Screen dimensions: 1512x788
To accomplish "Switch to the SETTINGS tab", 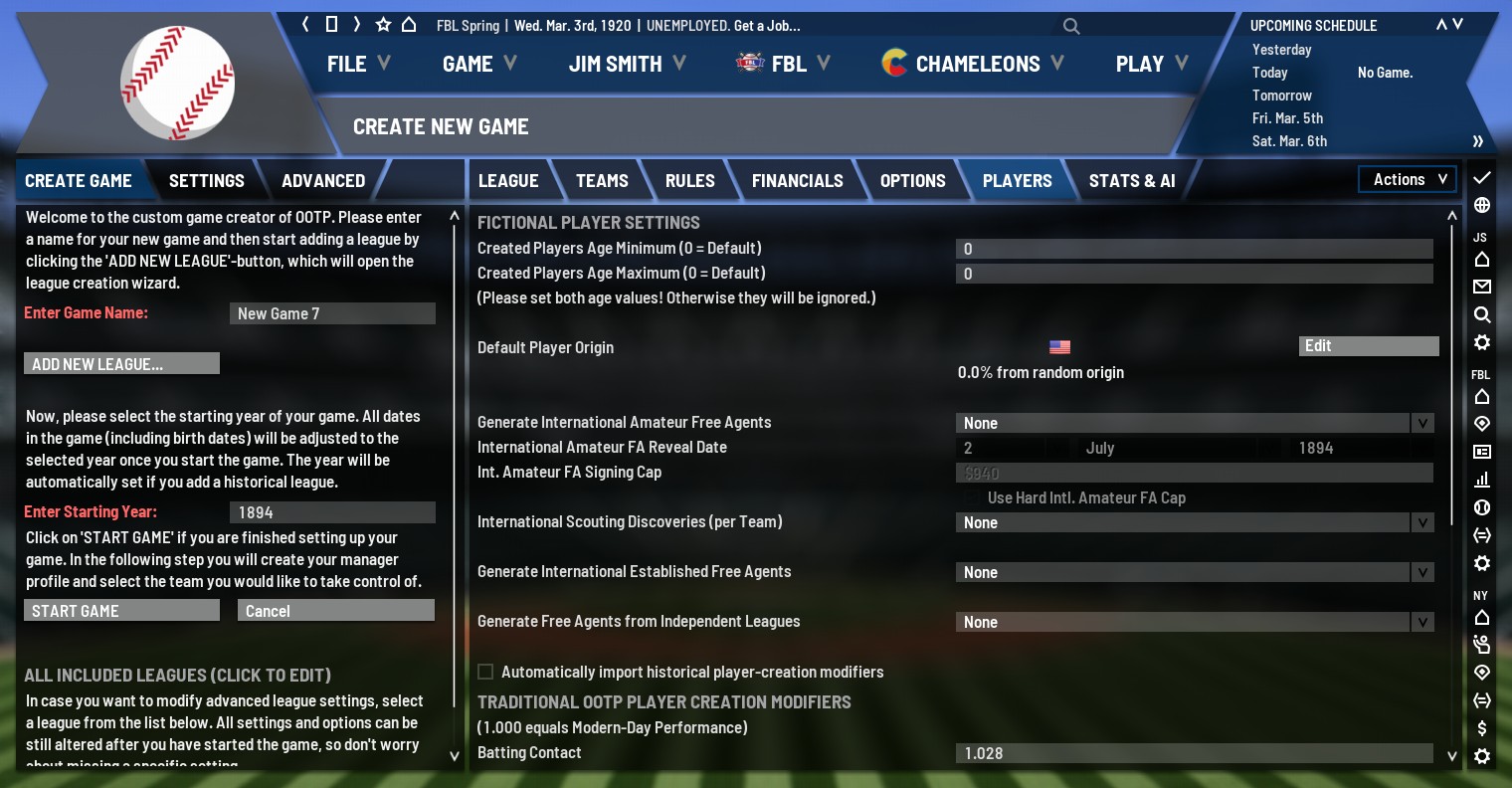I will coord(206,181).
